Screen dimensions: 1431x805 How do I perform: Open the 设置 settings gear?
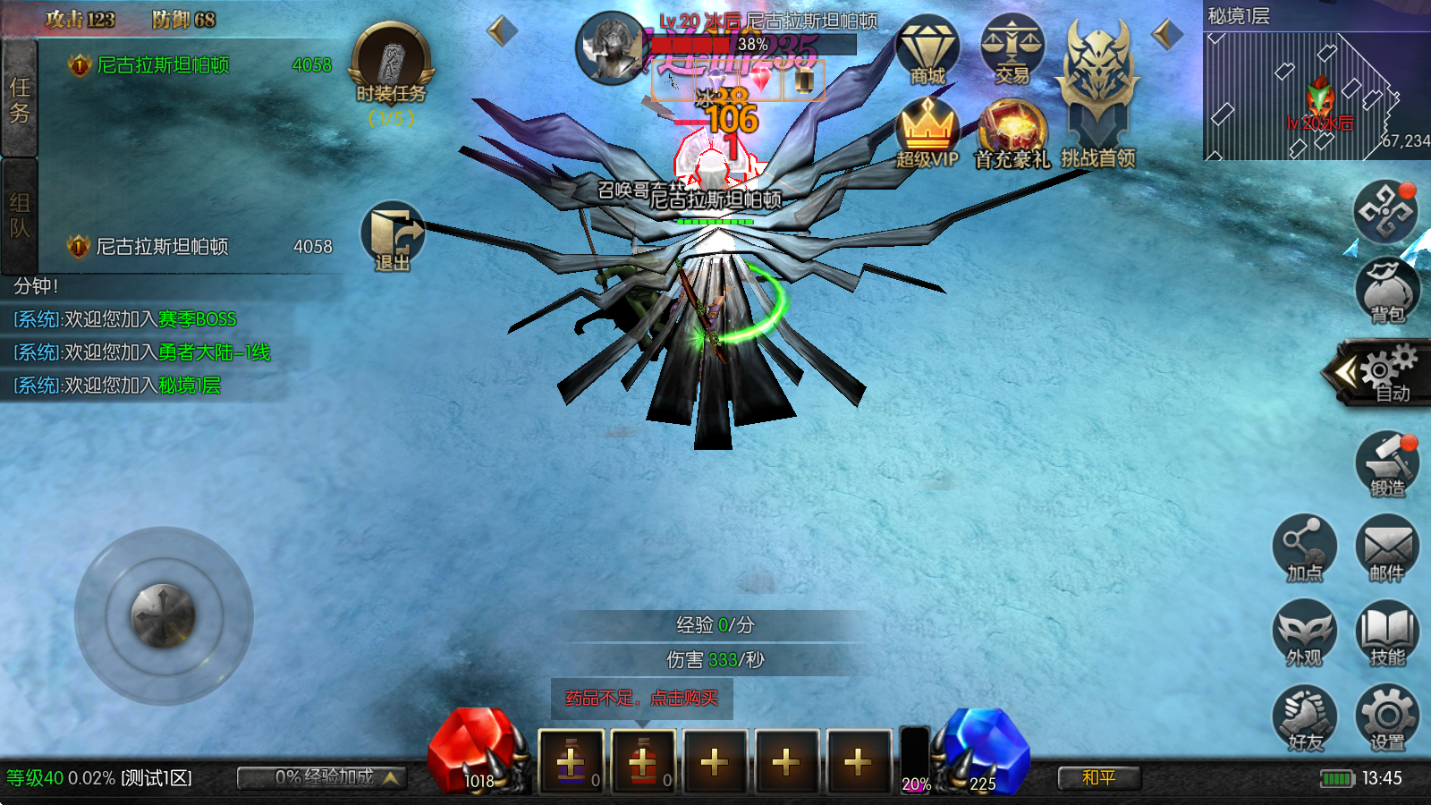(1387, 716)
